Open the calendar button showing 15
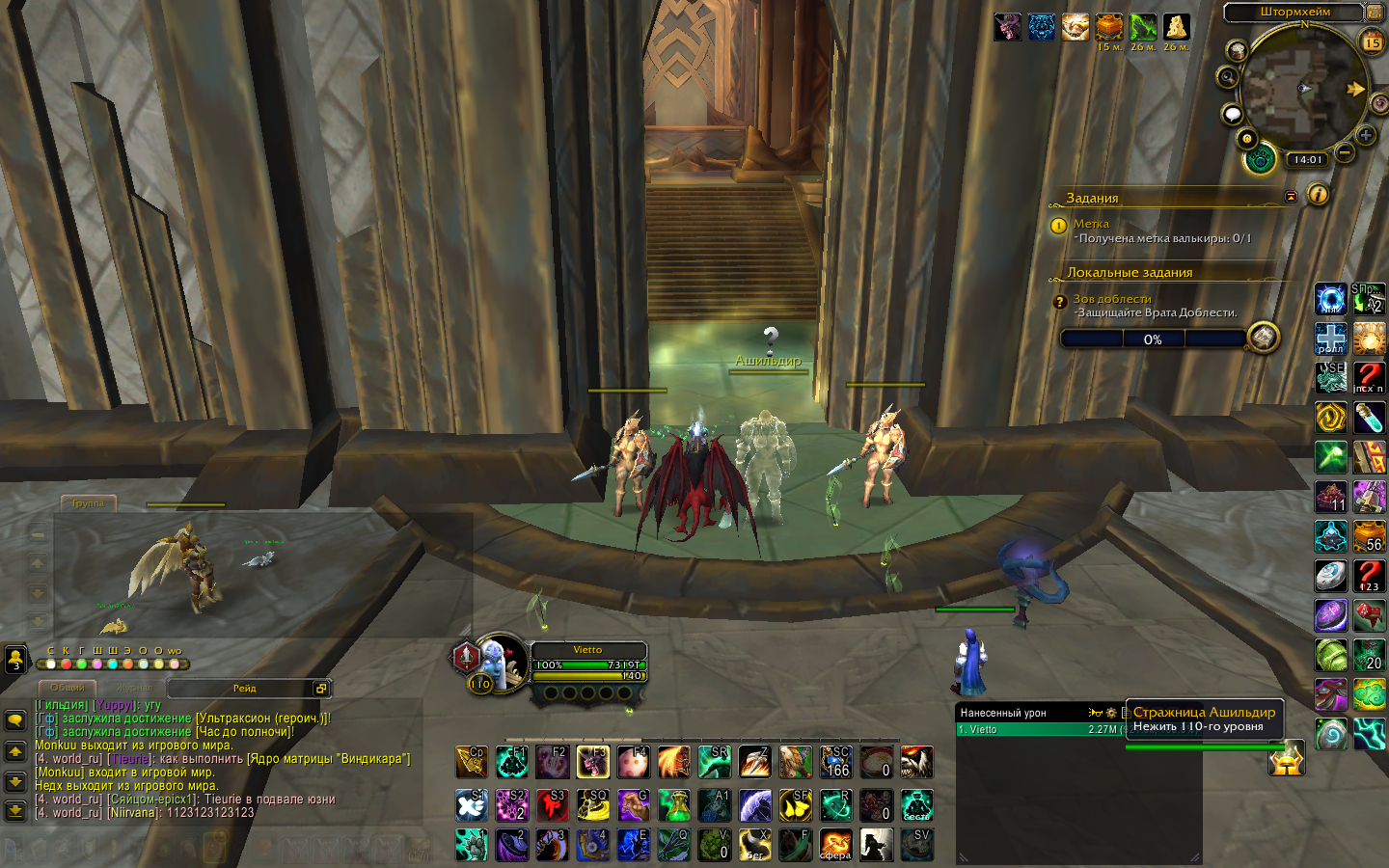 coord(1372,42)
